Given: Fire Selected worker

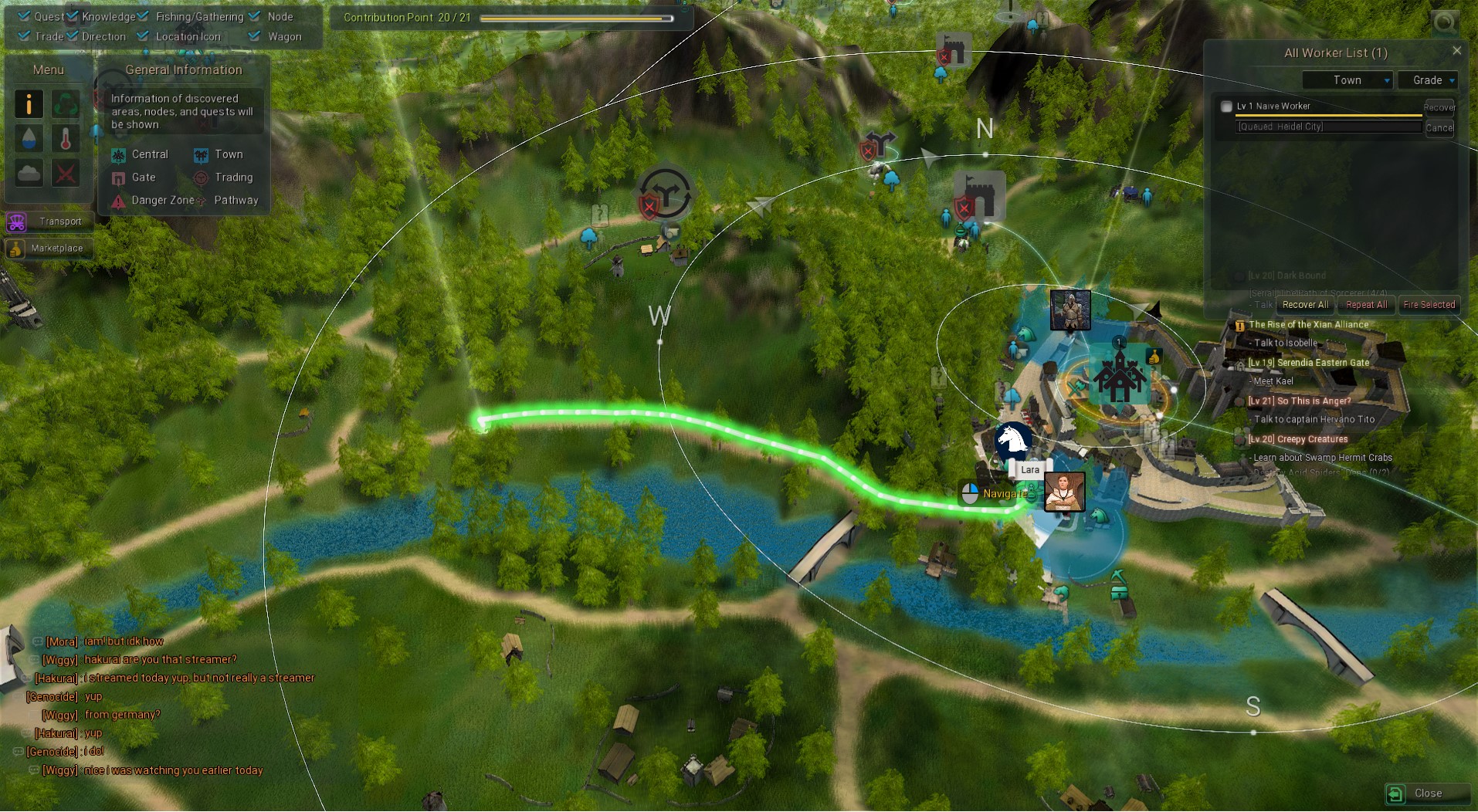Looking at the screenshot, I should pyautogui.click(x=1429, y=305).
